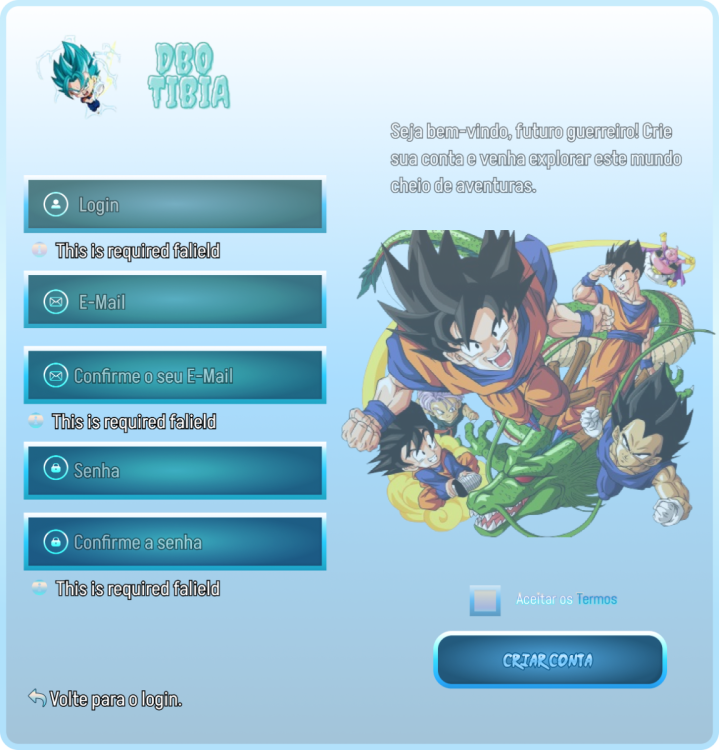Viewport: 719px width, 750px height.
Task: Click the Criar Conta button
Action: tap(549, 660)
